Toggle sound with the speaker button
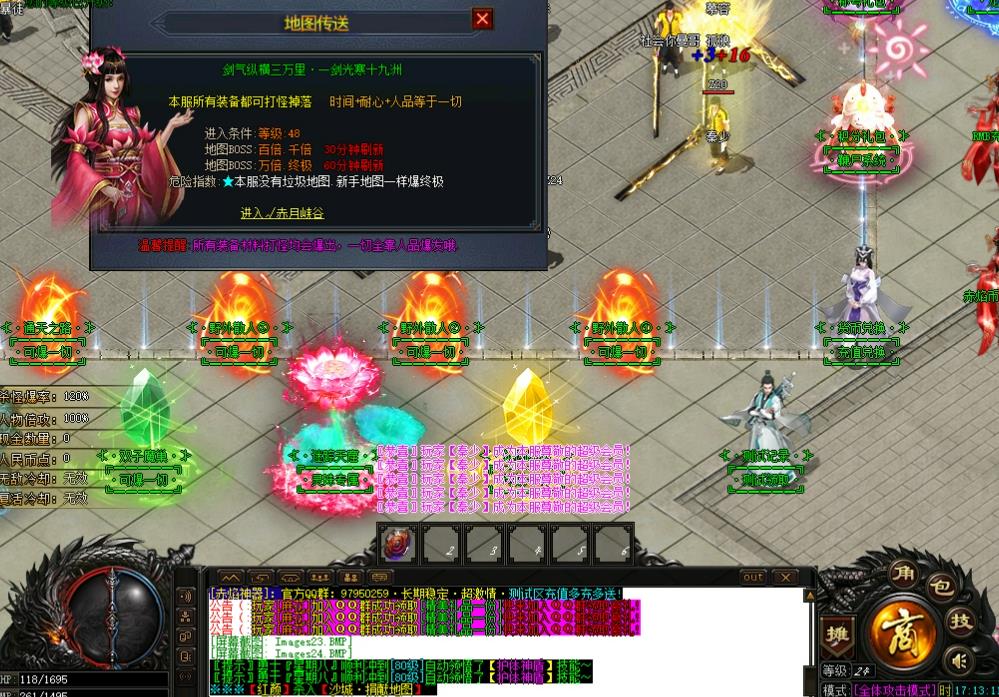 point(958,661)
